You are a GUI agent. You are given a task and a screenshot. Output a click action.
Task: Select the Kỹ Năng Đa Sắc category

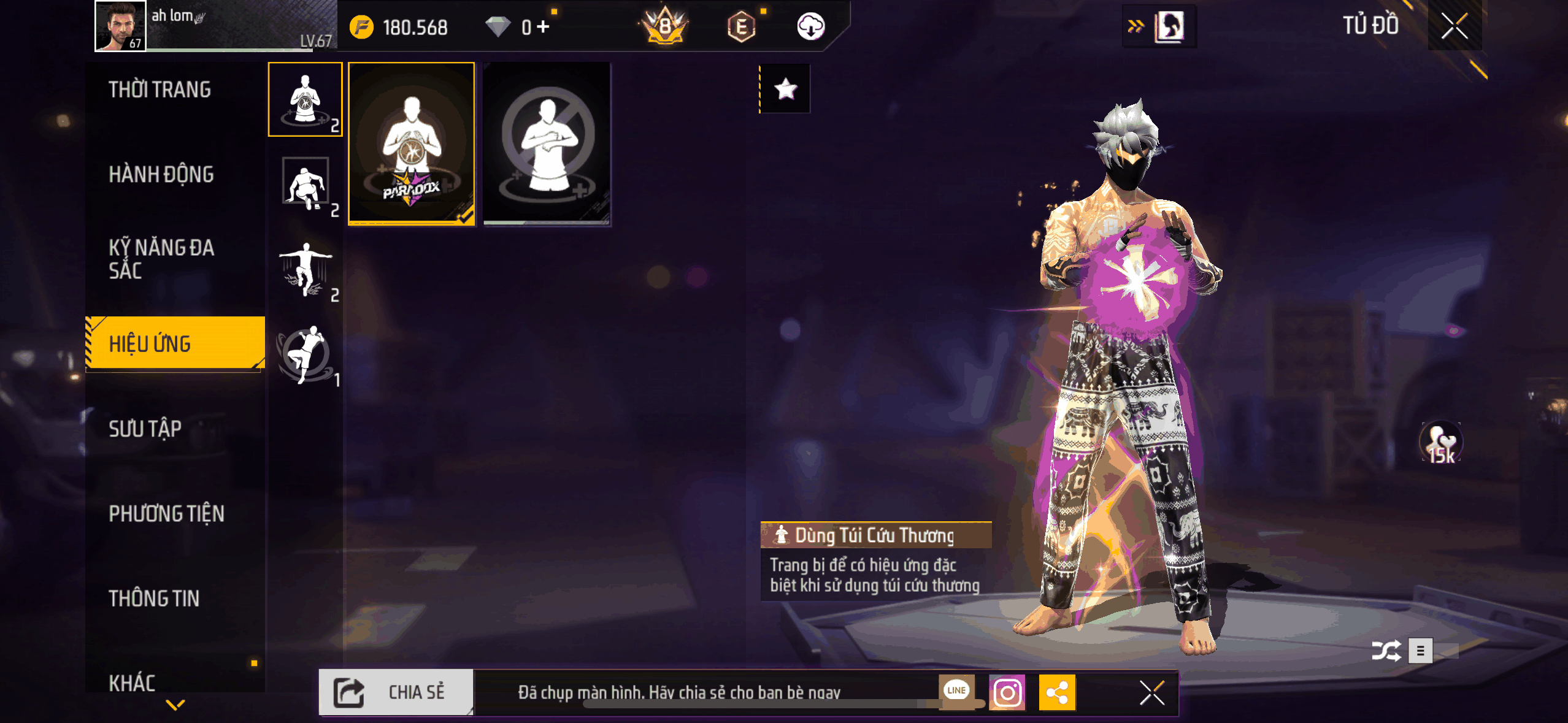[161, 259]
